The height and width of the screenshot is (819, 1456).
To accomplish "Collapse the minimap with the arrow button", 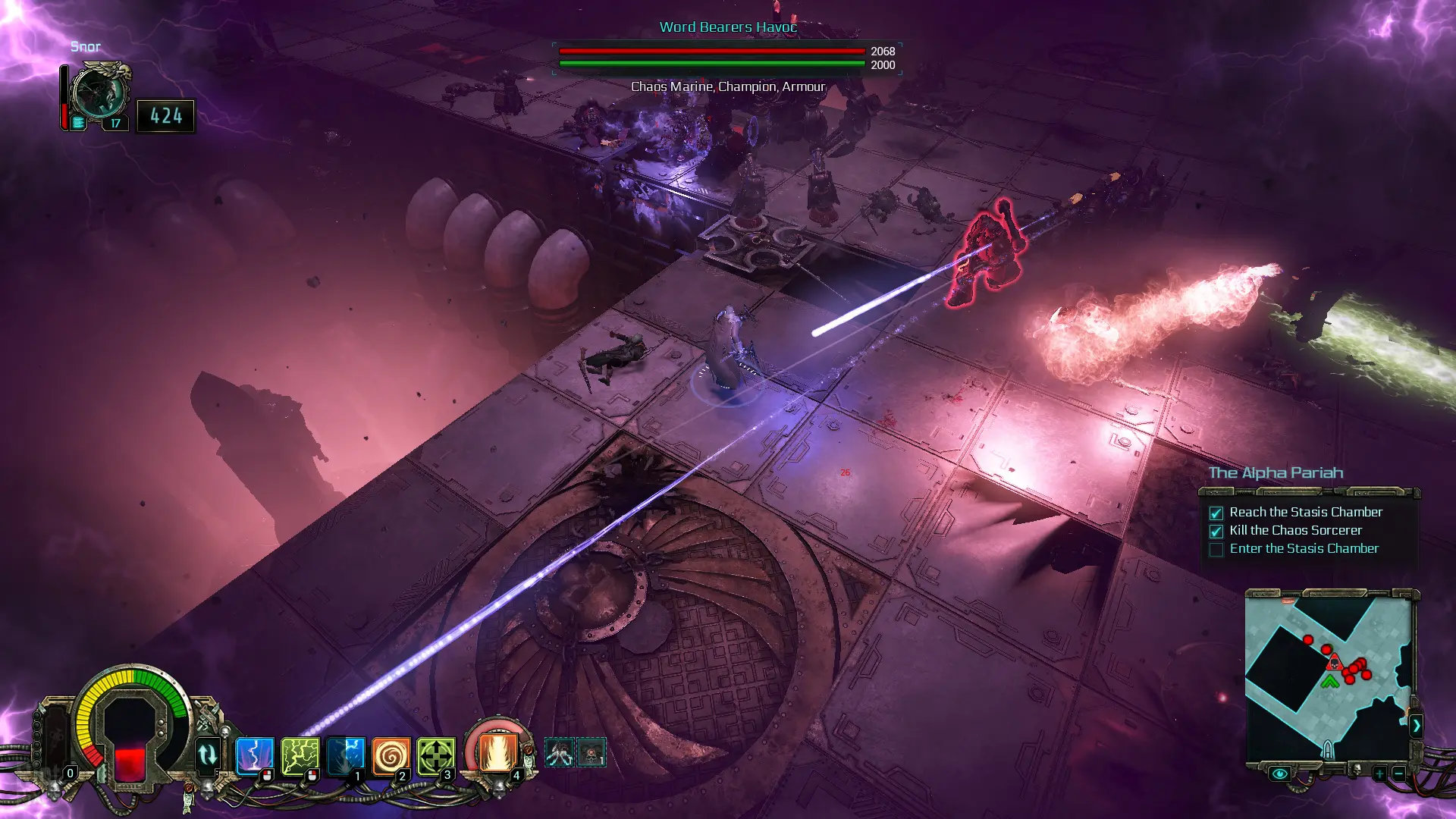I will tap(1416, 726).
